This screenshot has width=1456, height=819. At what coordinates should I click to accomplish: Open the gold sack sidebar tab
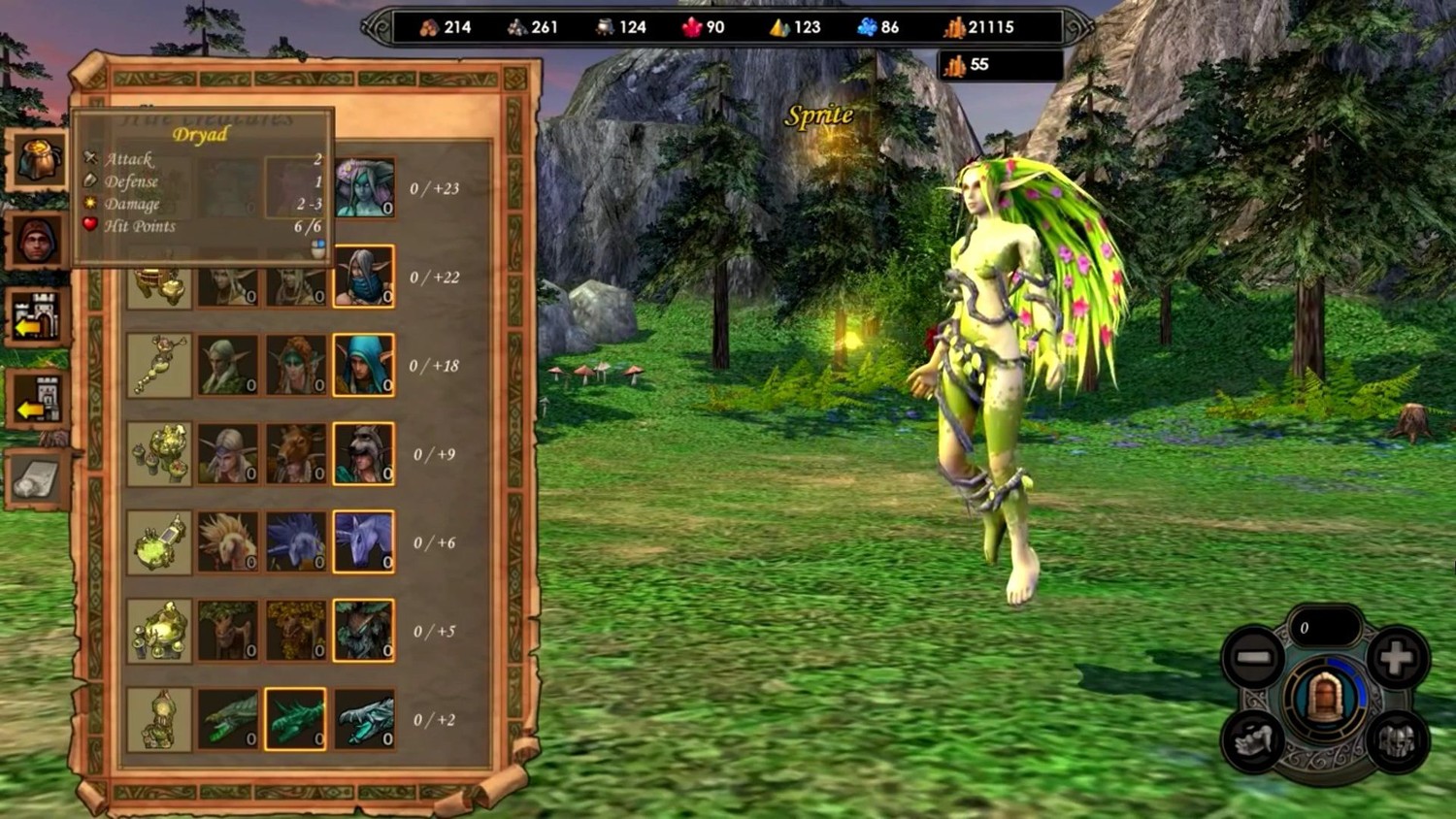[x=37, y=159]
